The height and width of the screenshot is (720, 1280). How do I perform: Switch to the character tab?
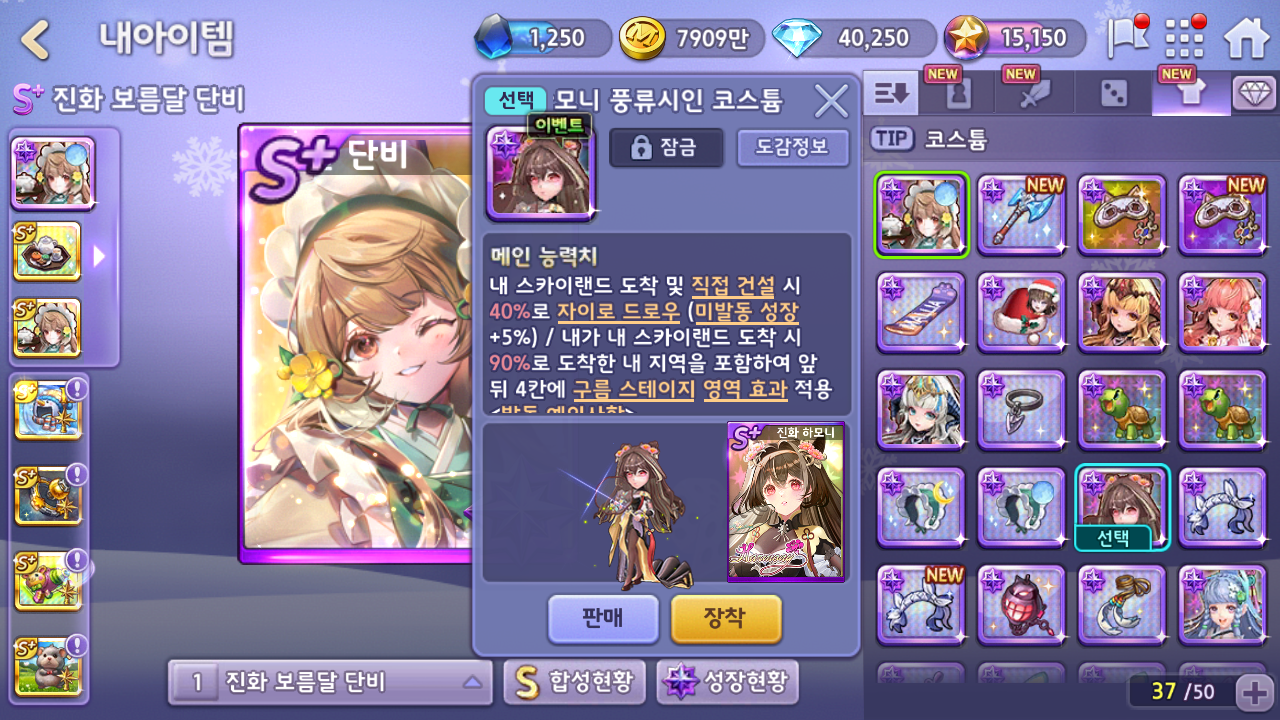pyautogui.click(x=957, y=94)
